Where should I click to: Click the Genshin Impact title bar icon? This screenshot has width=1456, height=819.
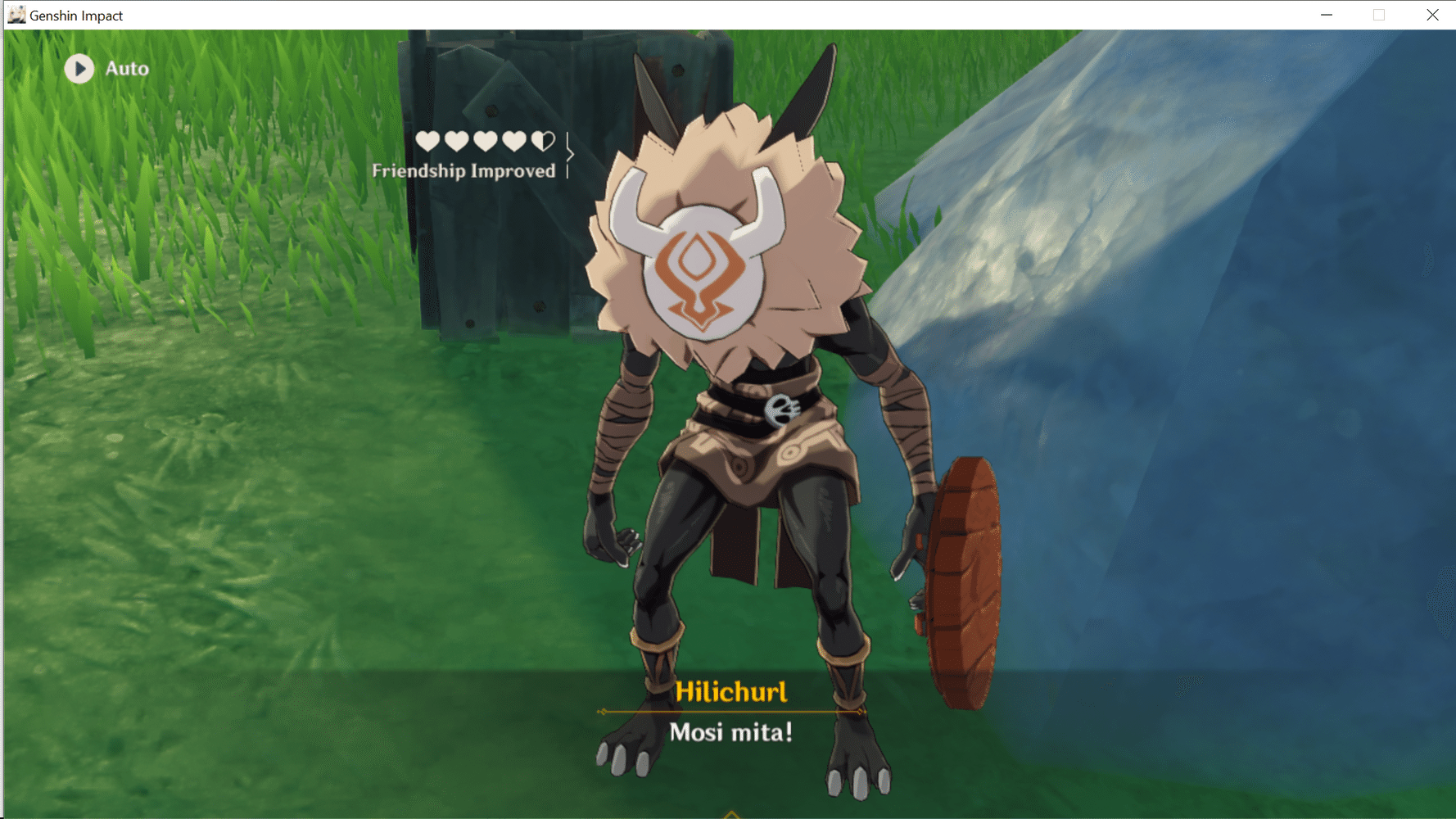(x=16, y=14)
